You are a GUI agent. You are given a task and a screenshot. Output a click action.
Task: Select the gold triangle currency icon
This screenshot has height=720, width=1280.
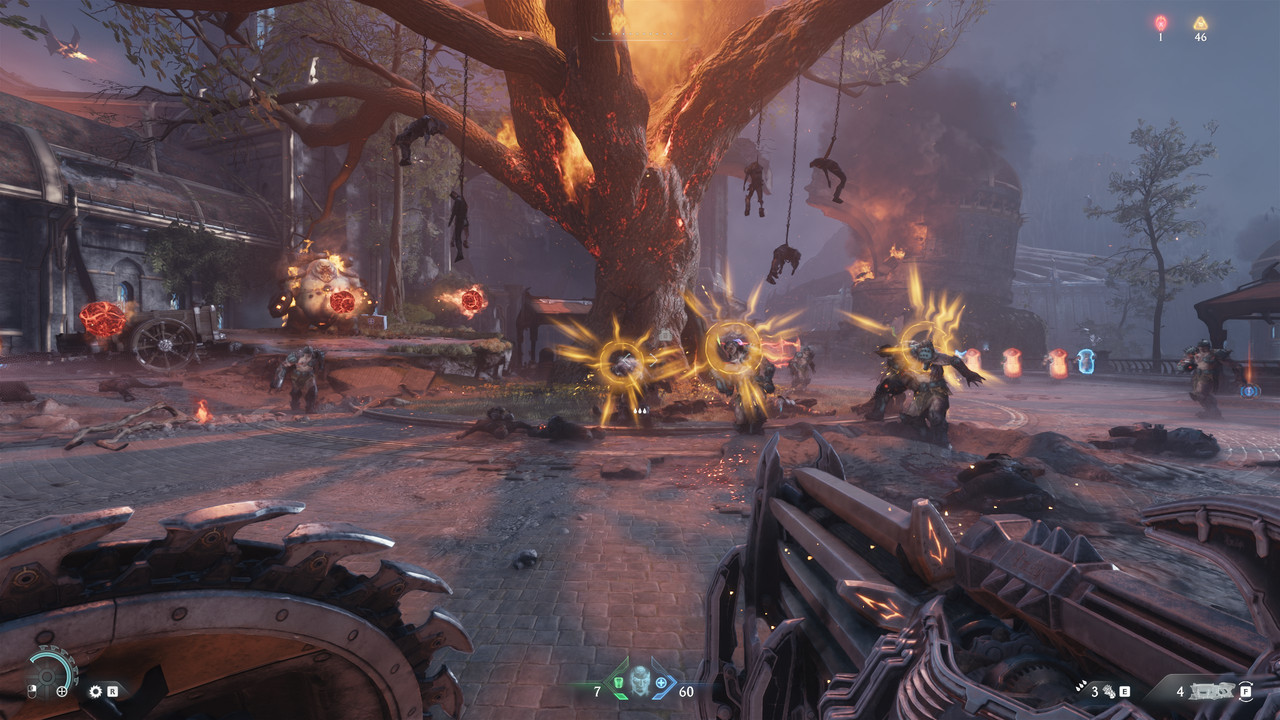pos(1200,22)
